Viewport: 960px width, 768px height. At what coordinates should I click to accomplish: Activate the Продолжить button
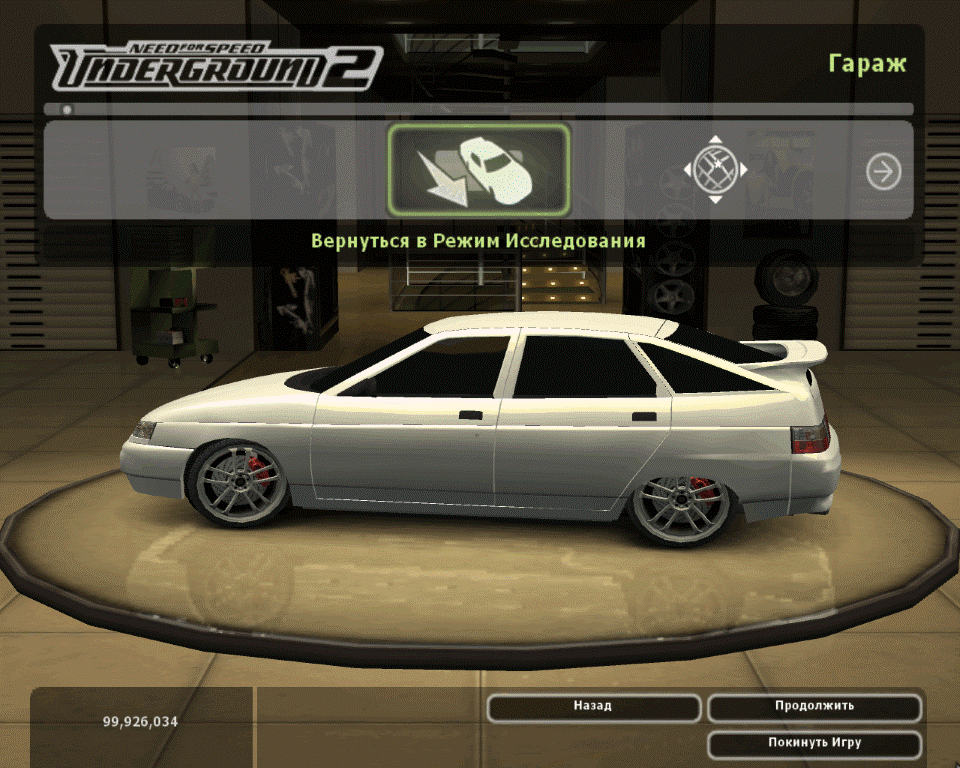click(x=814, y=707)
